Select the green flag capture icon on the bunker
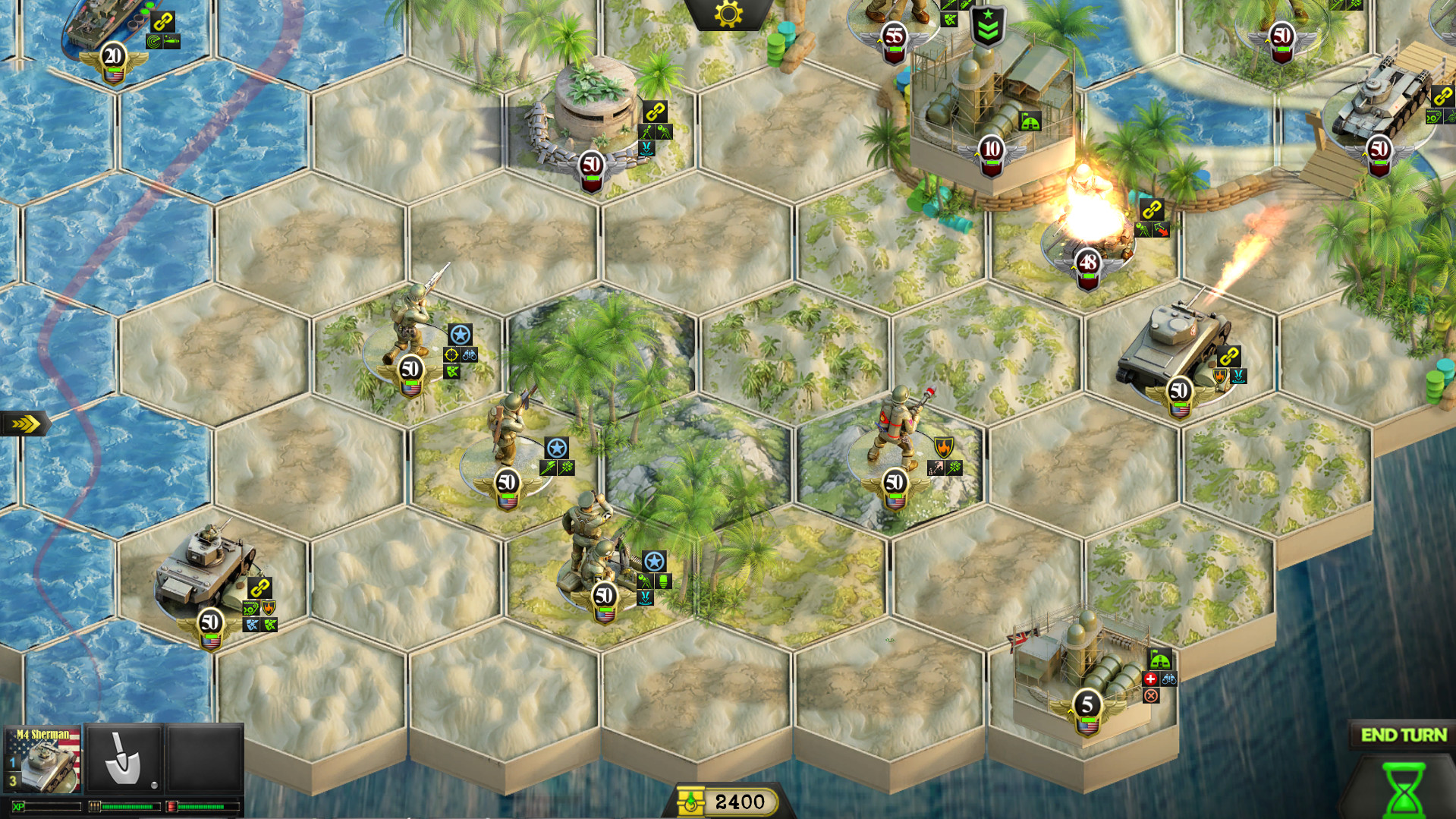The width and height of the screenshot is (1456, 819). click(x=1029, y=119)
